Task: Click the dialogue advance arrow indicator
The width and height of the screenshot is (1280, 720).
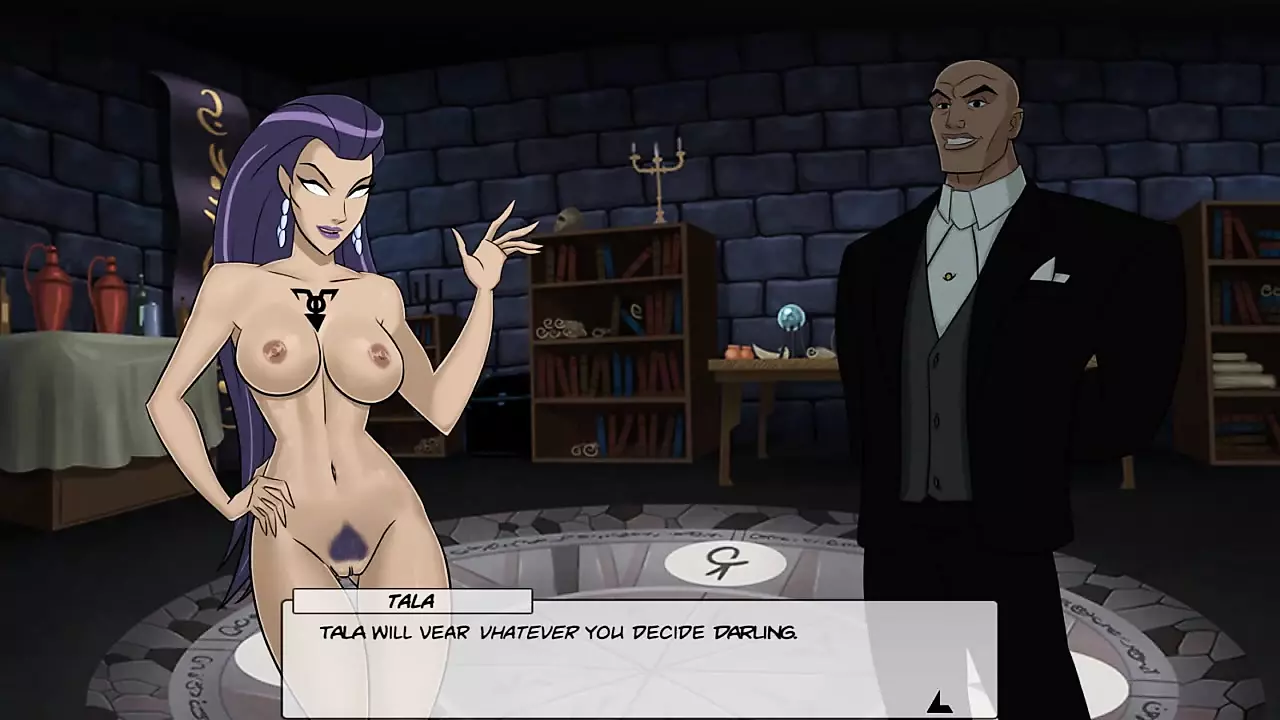Action: point(939,702)
